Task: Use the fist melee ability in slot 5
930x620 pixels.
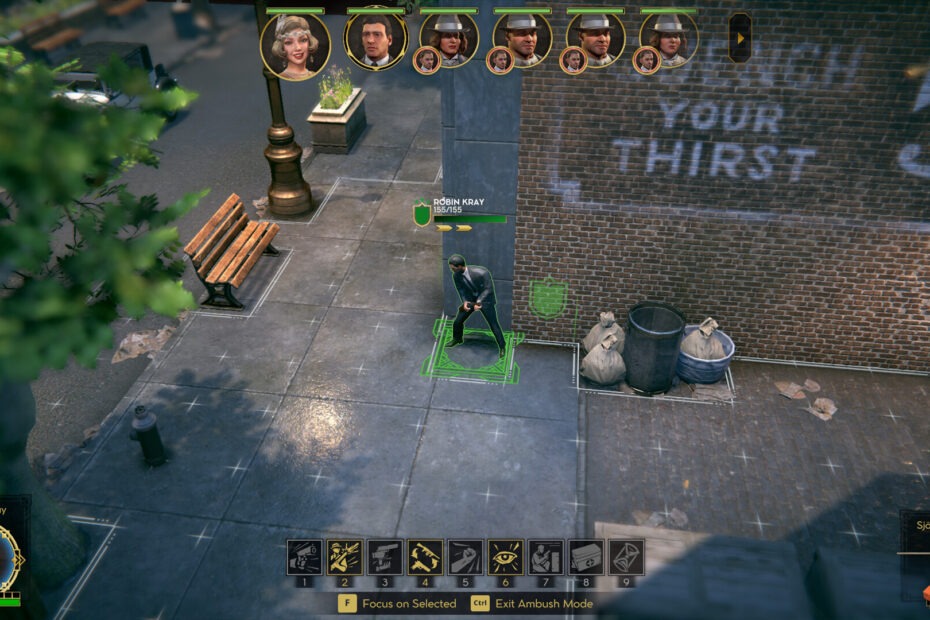Action: point(465,557)
